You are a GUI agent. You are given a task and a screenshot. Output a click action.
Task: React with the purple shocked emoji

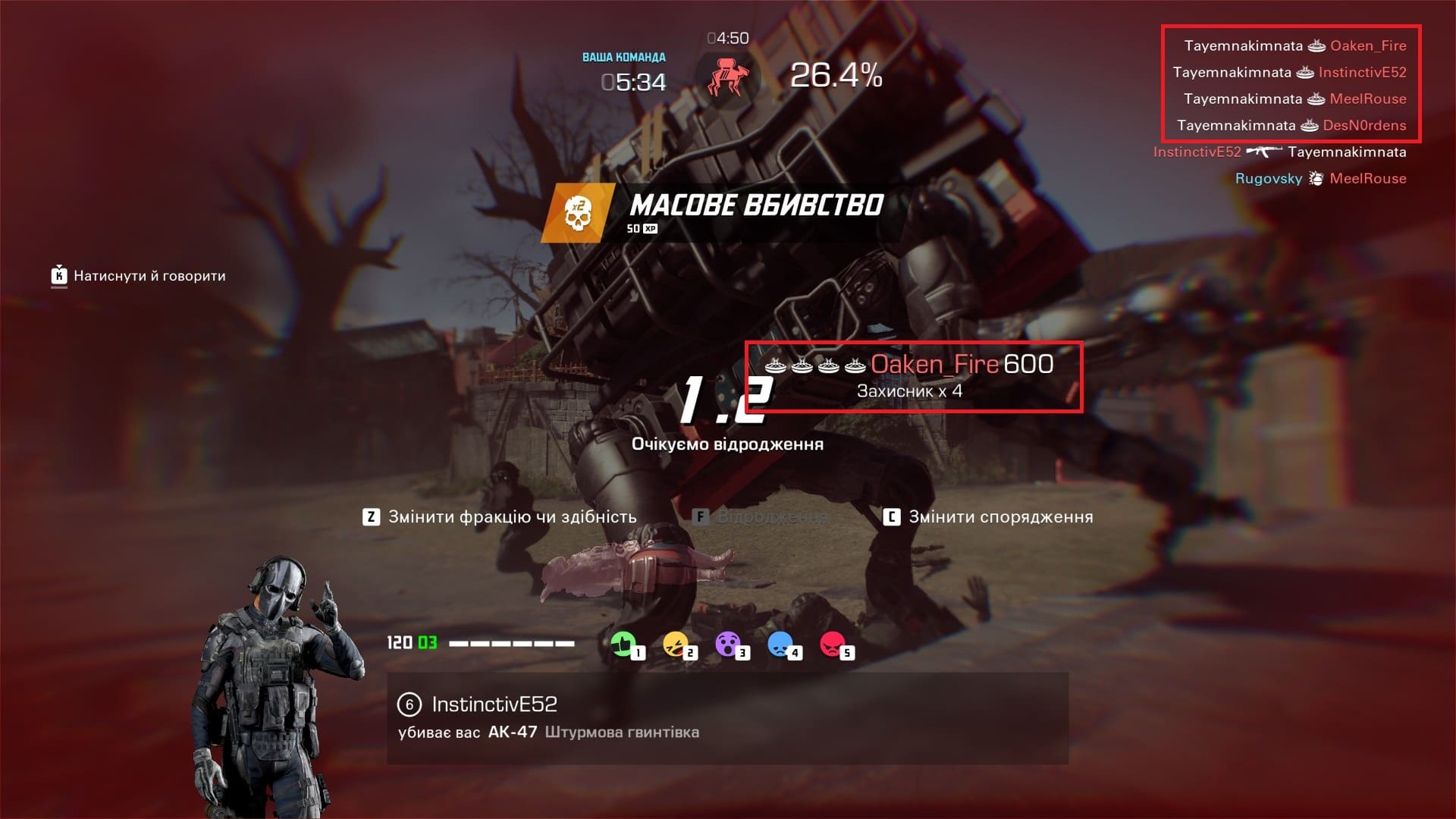tap(728, 645)
